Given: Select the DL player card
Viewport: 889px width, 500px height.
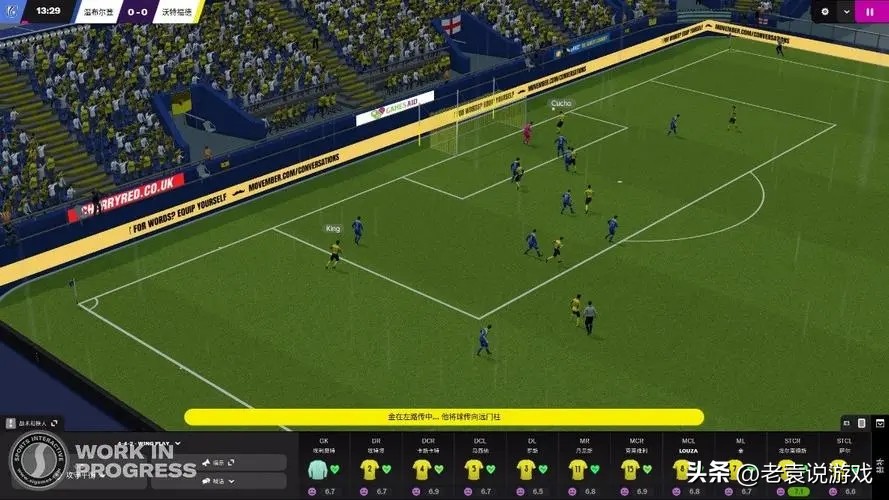Looking at the screenshot, I should coord(525,467).
